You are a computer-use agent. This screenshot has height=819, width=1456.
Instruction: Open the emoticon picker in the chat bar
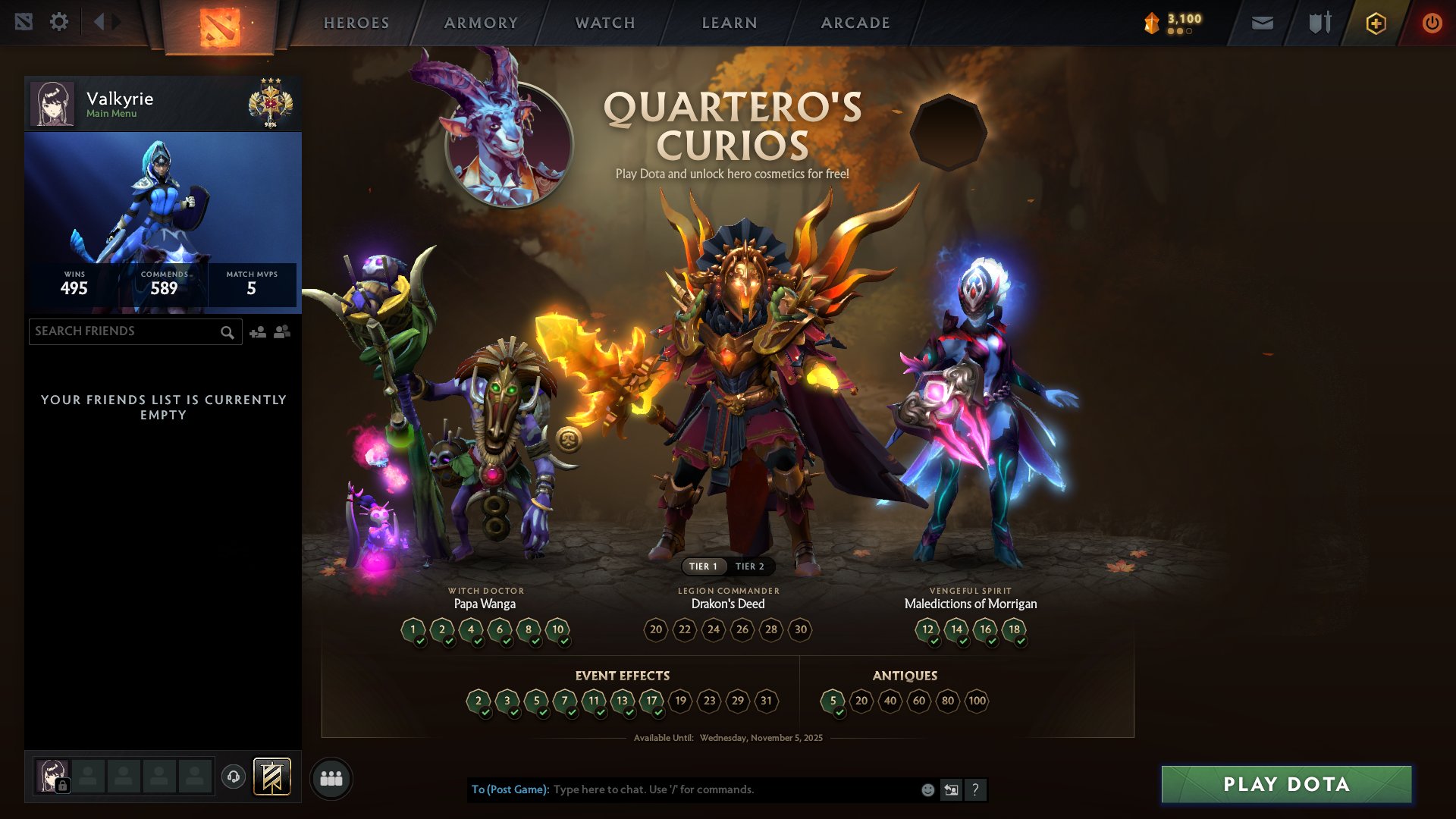click(x=927, y=789)
